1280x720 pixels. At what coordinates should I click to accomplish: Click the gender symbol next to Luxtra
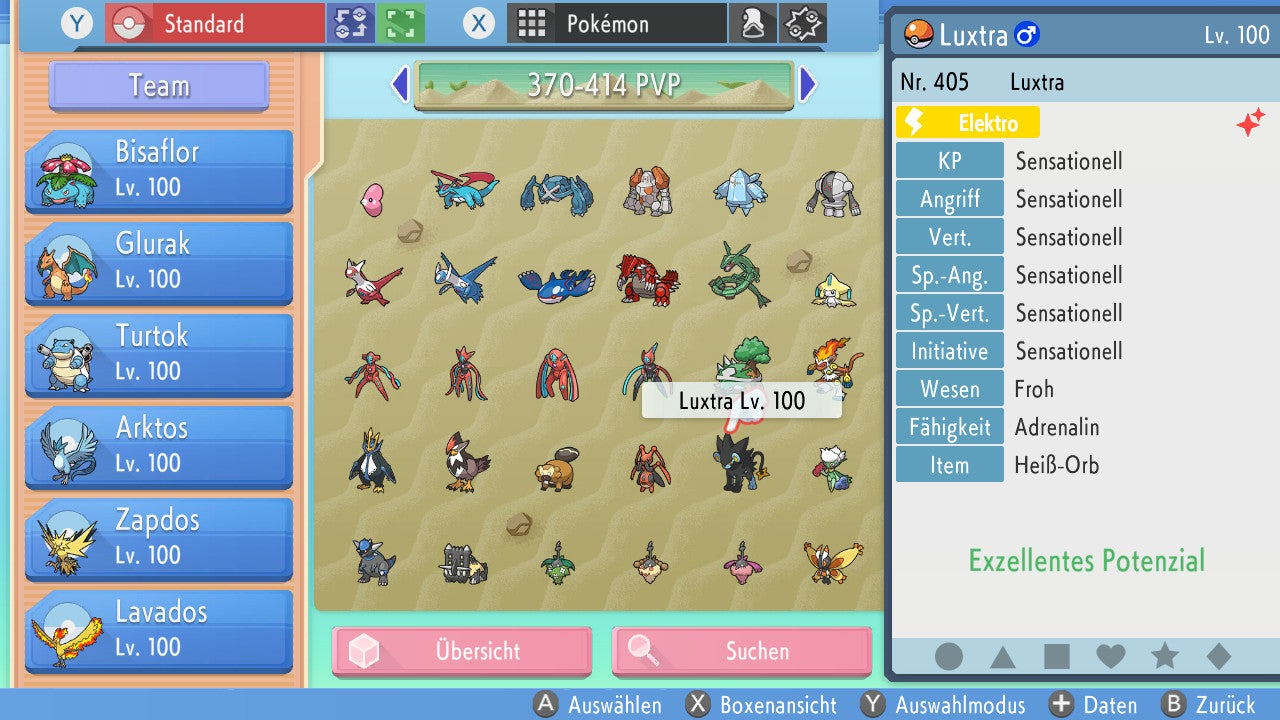click(1028, 35)
